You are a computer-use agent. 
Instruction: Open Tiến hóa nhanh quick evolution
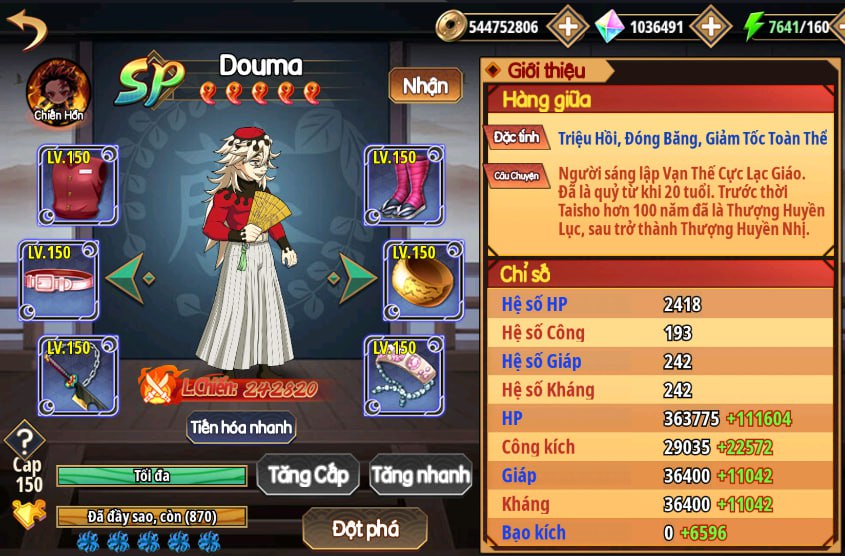241,428
